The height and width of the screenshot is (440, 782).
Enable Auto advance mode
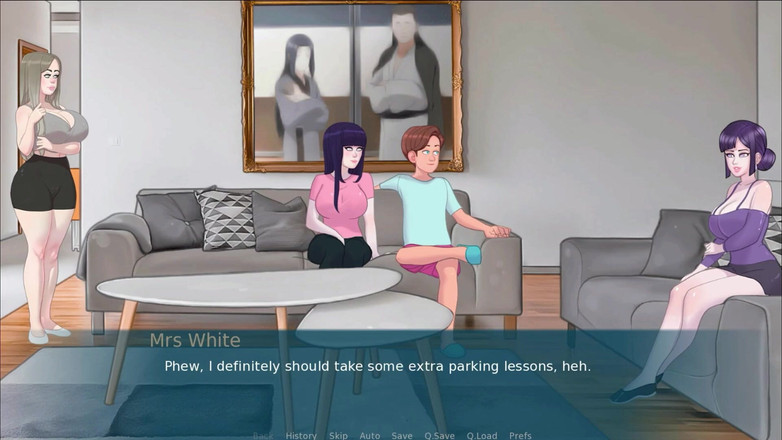click(370, 435)
